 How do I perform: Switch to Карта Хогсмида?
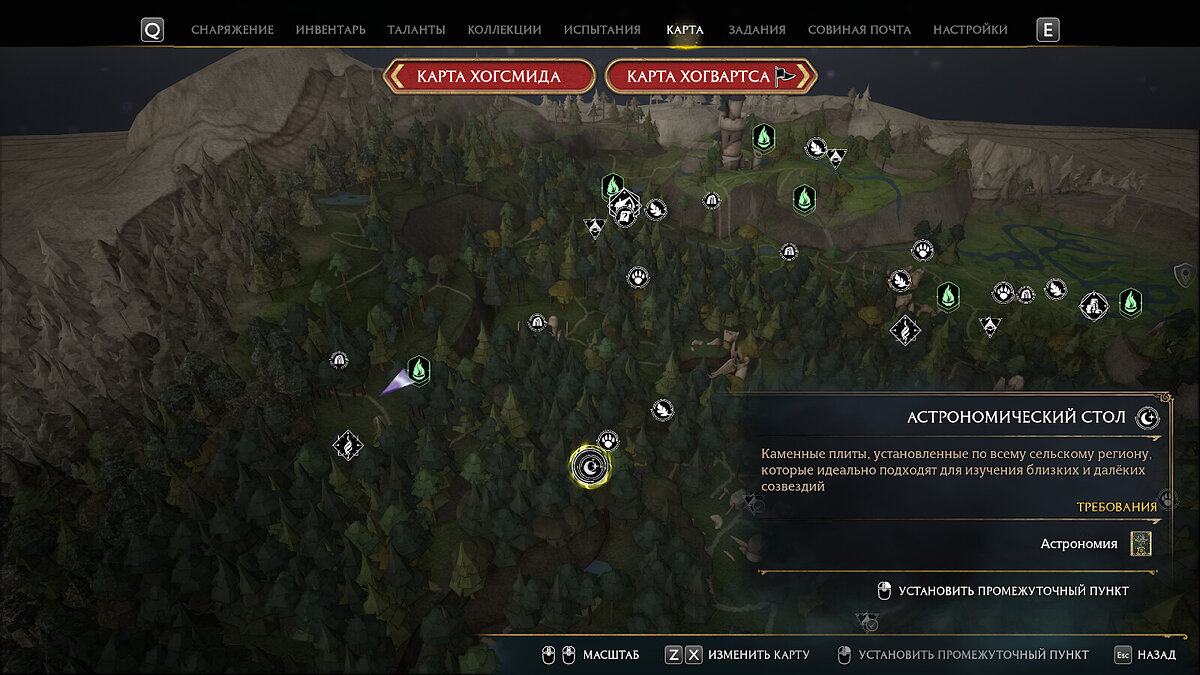[489, 76]
